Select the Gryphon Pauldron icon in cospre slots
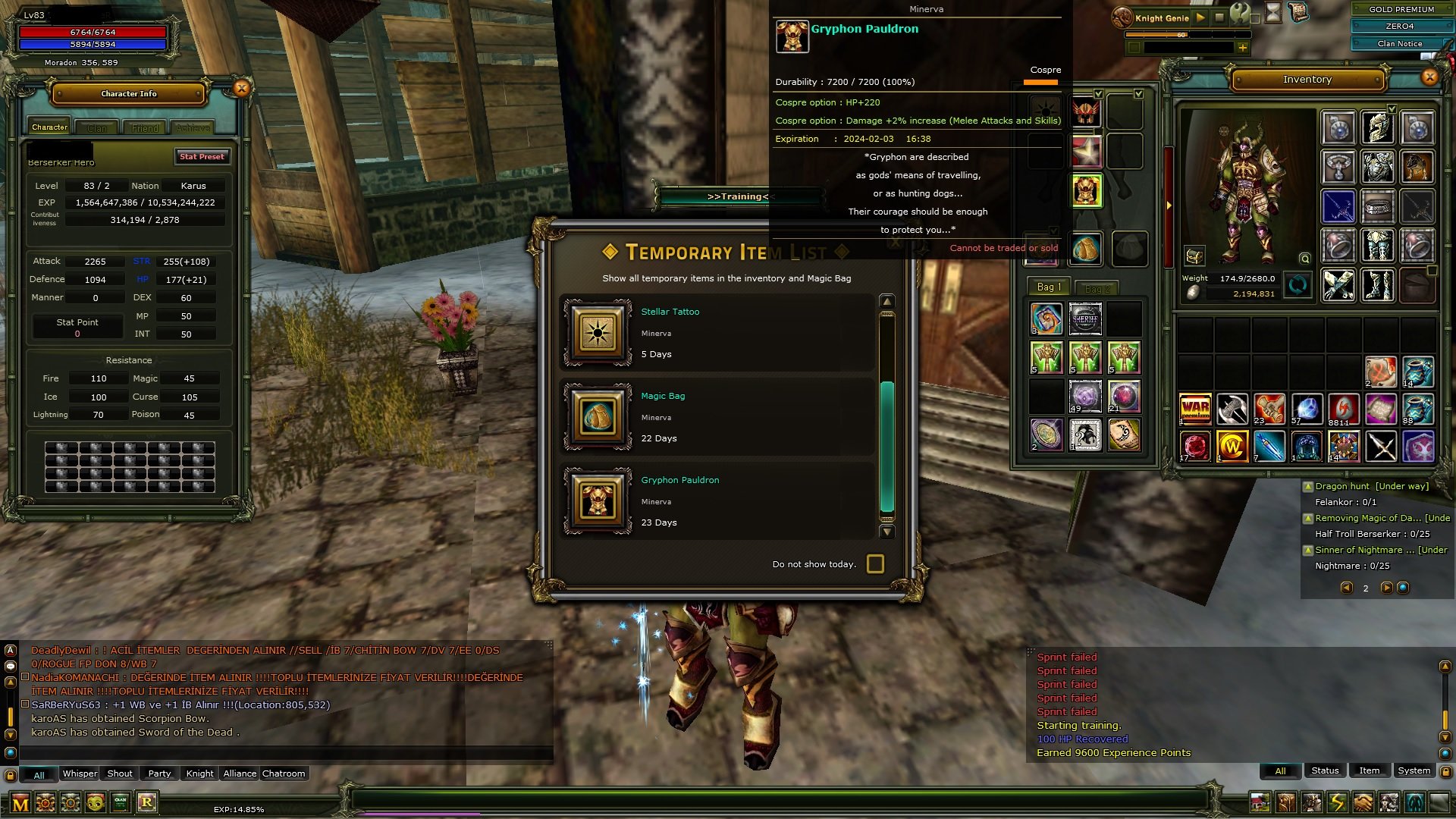This screenshot has width=1456, height=819. click(x=1087, y=190)
